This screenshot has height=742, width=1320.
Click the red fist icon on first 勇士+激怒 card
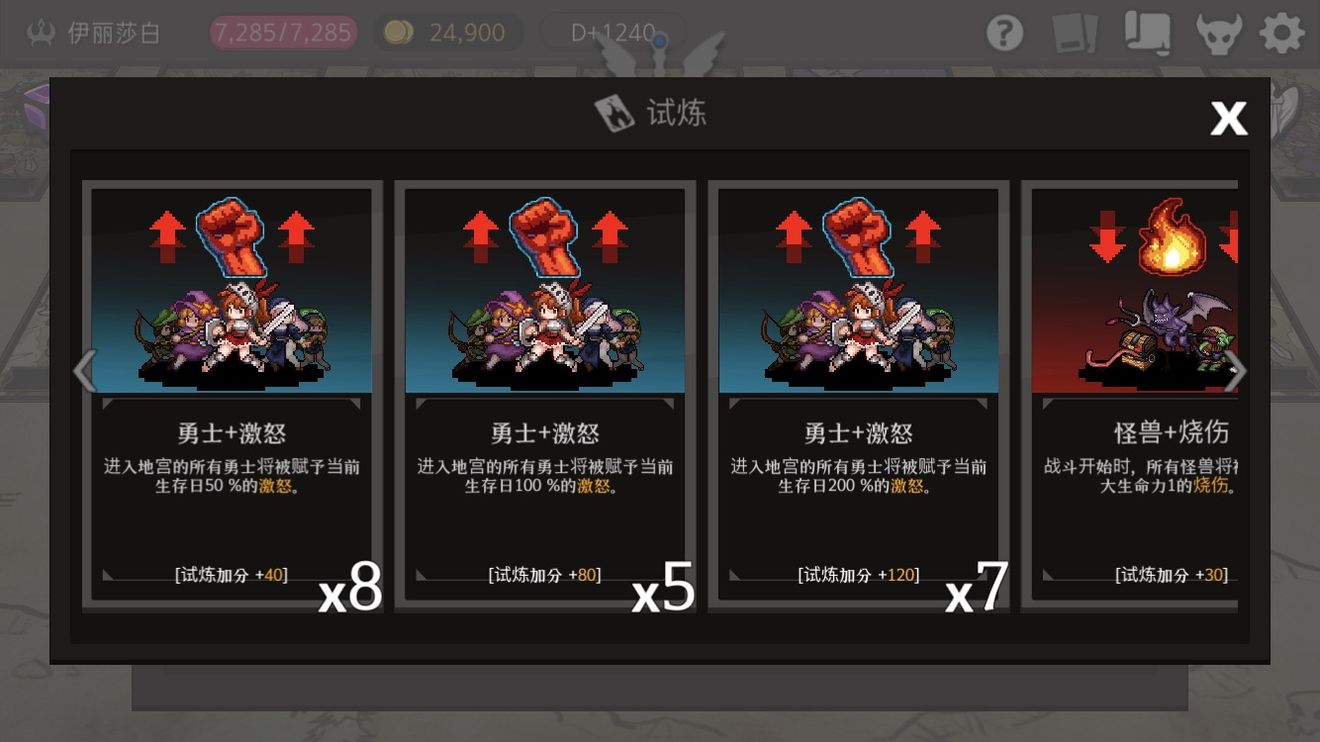click(x=229, y=237)
